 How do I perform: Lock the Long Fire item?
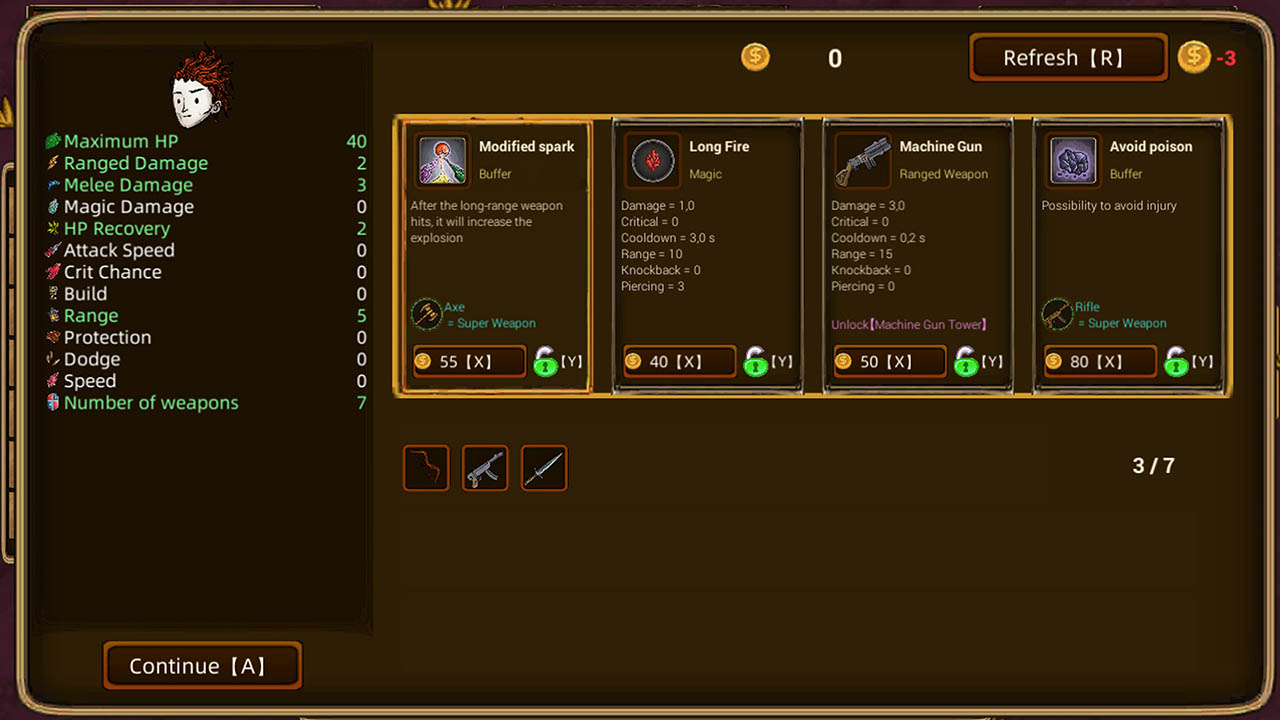756,361
